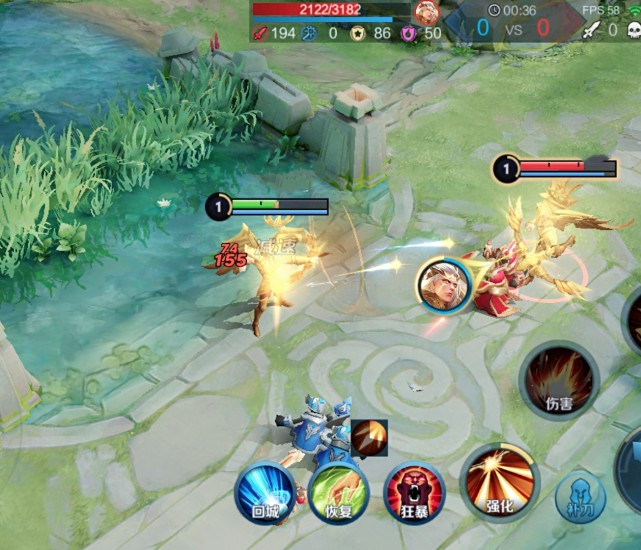Target the enemy hero portrait indicator

click(443, 285)
